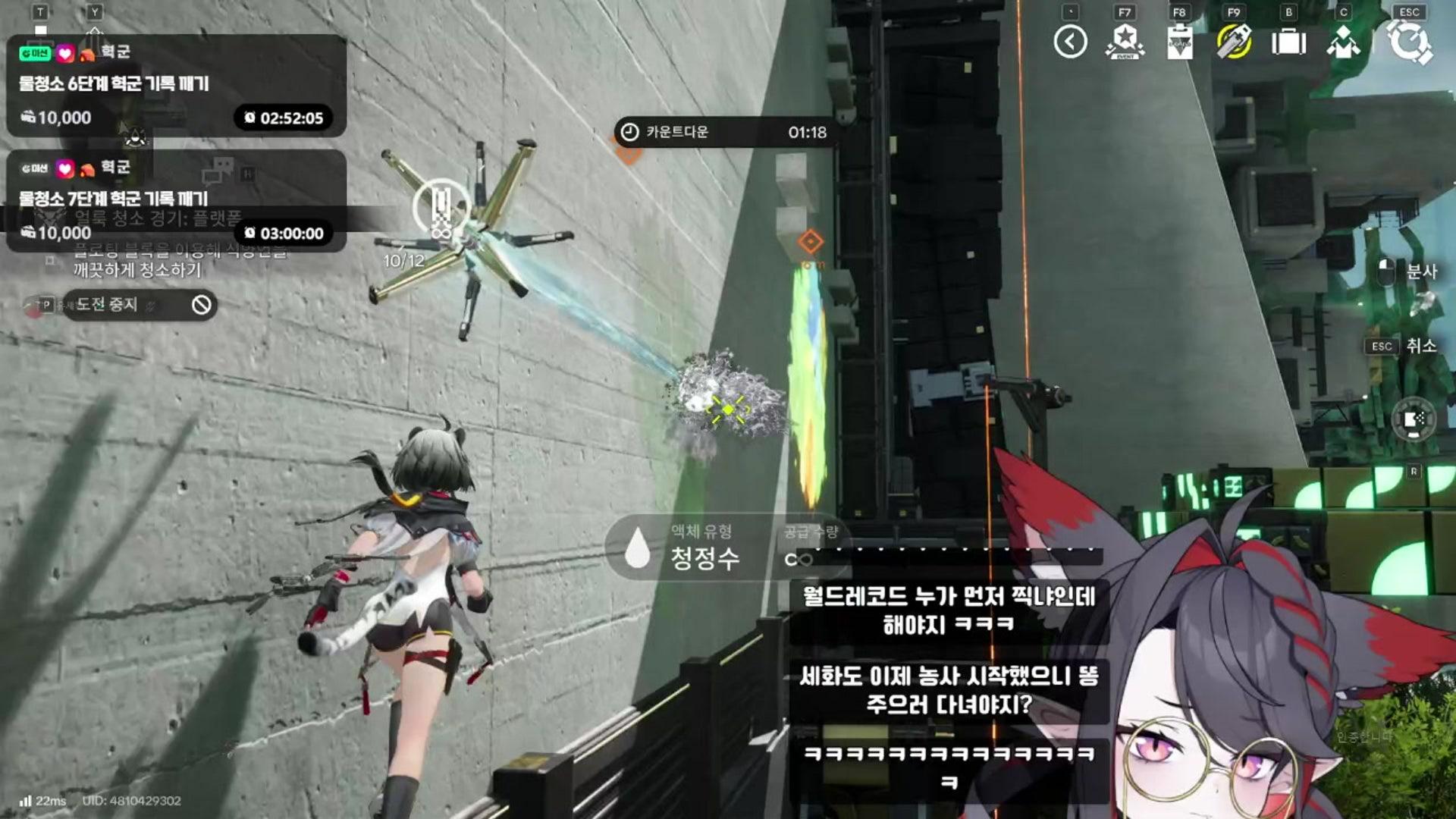Click the water droplet icon beside 청정수

635,558
